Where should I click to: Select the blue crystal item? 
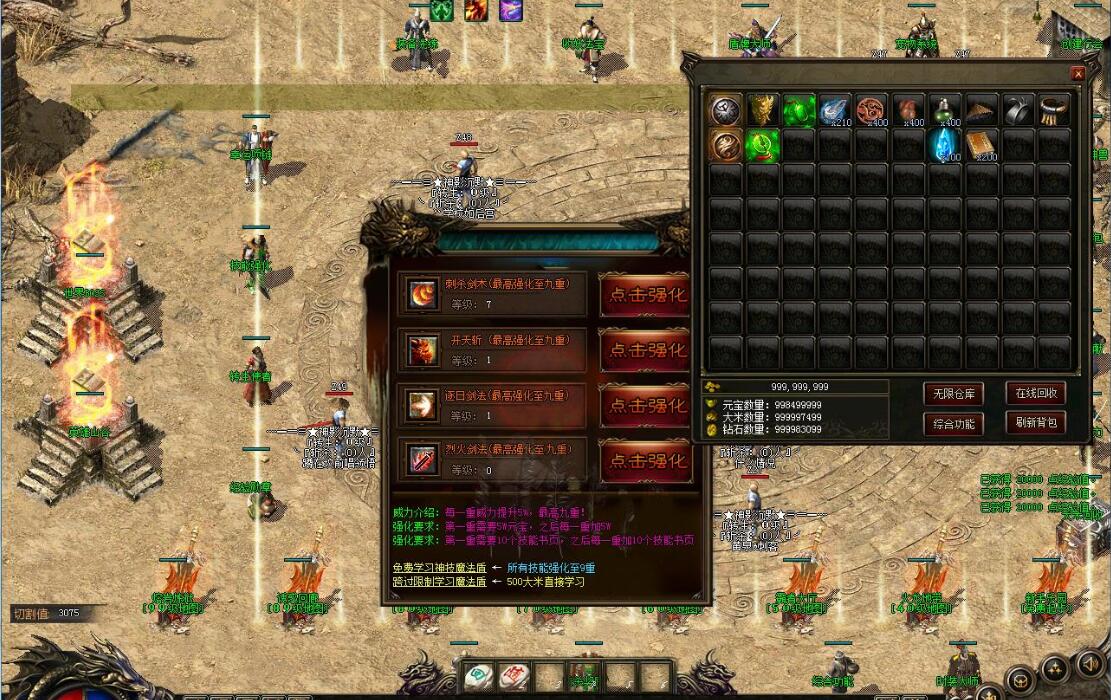click(x=944, y=145)
